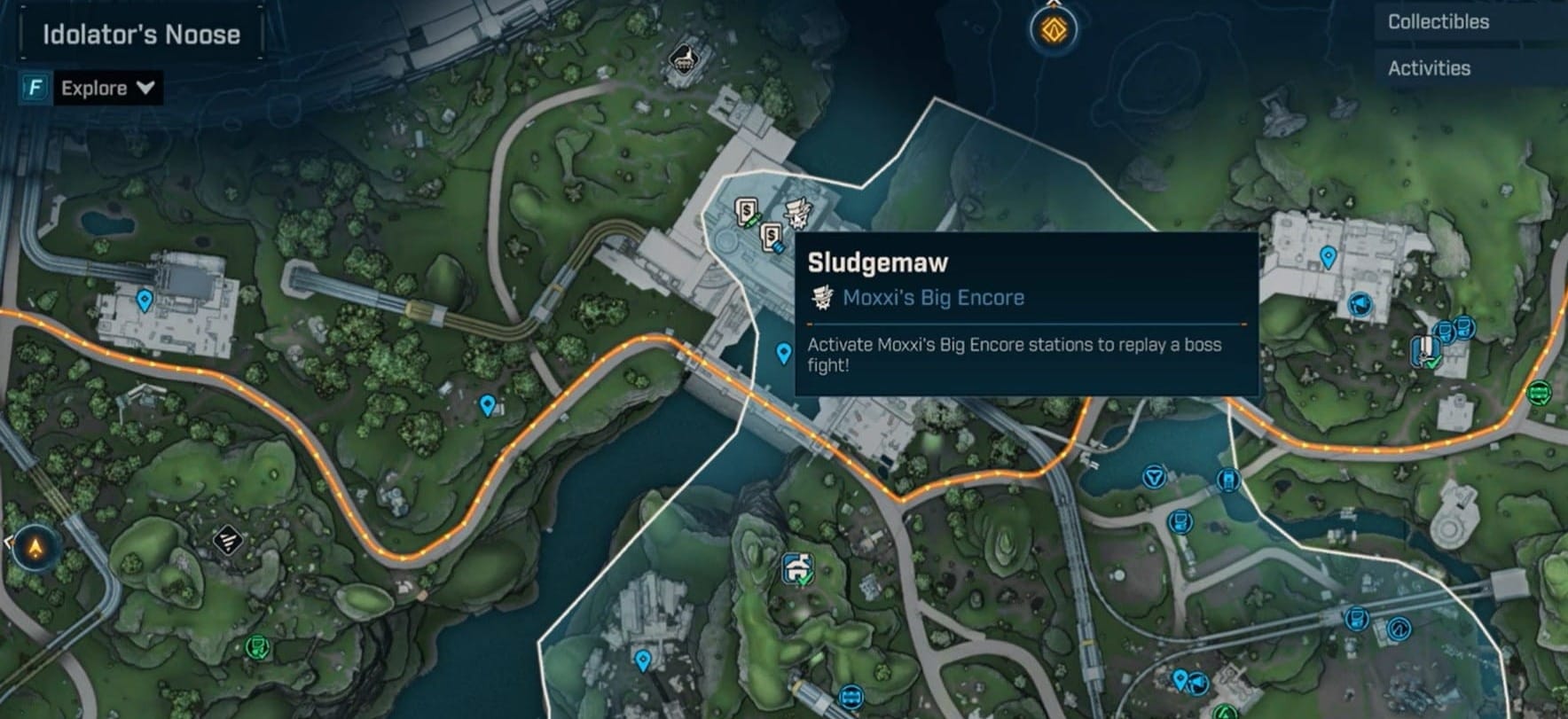Click the orange arrow player position marker
Image resolution: width=1568 pixels, height=719 pixels.
pyautogui.click(x=36, y=548)
